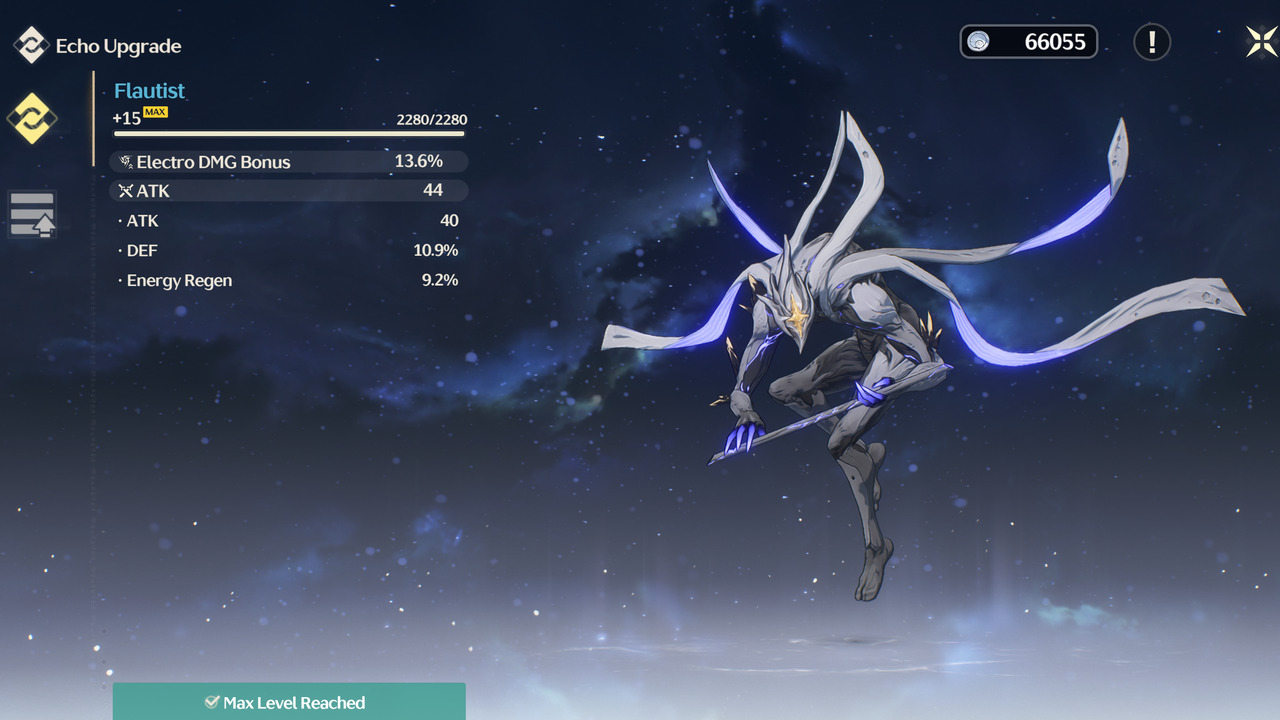Viewport: 1280px width, 720px height.
Task: Select the Energy Regen sub-stat row
Action: (x=288, y=280)
